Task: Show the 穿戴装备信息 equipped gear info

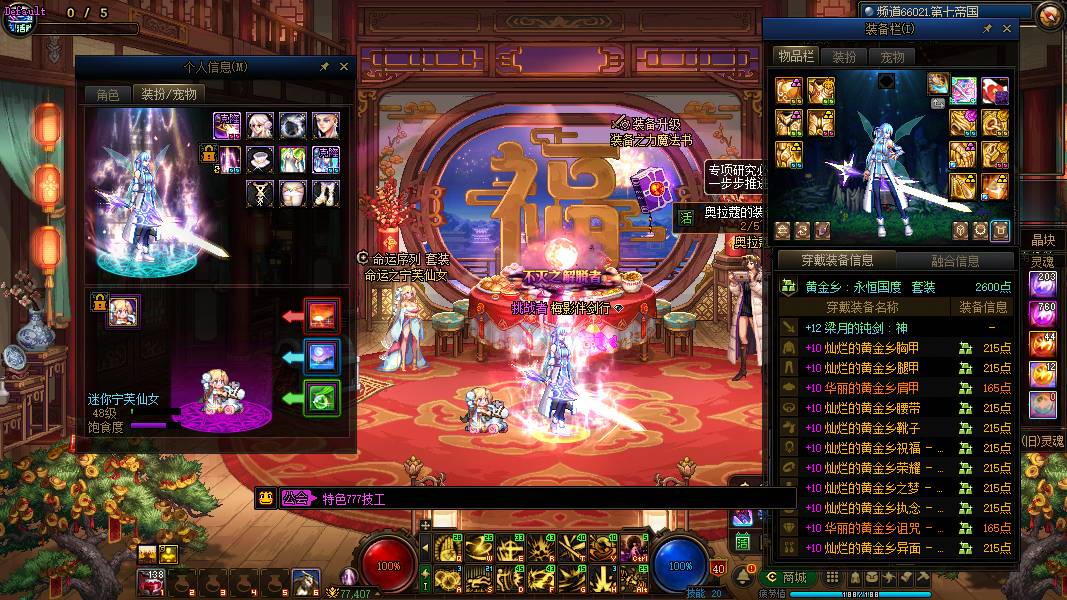Action: (837, 261)
